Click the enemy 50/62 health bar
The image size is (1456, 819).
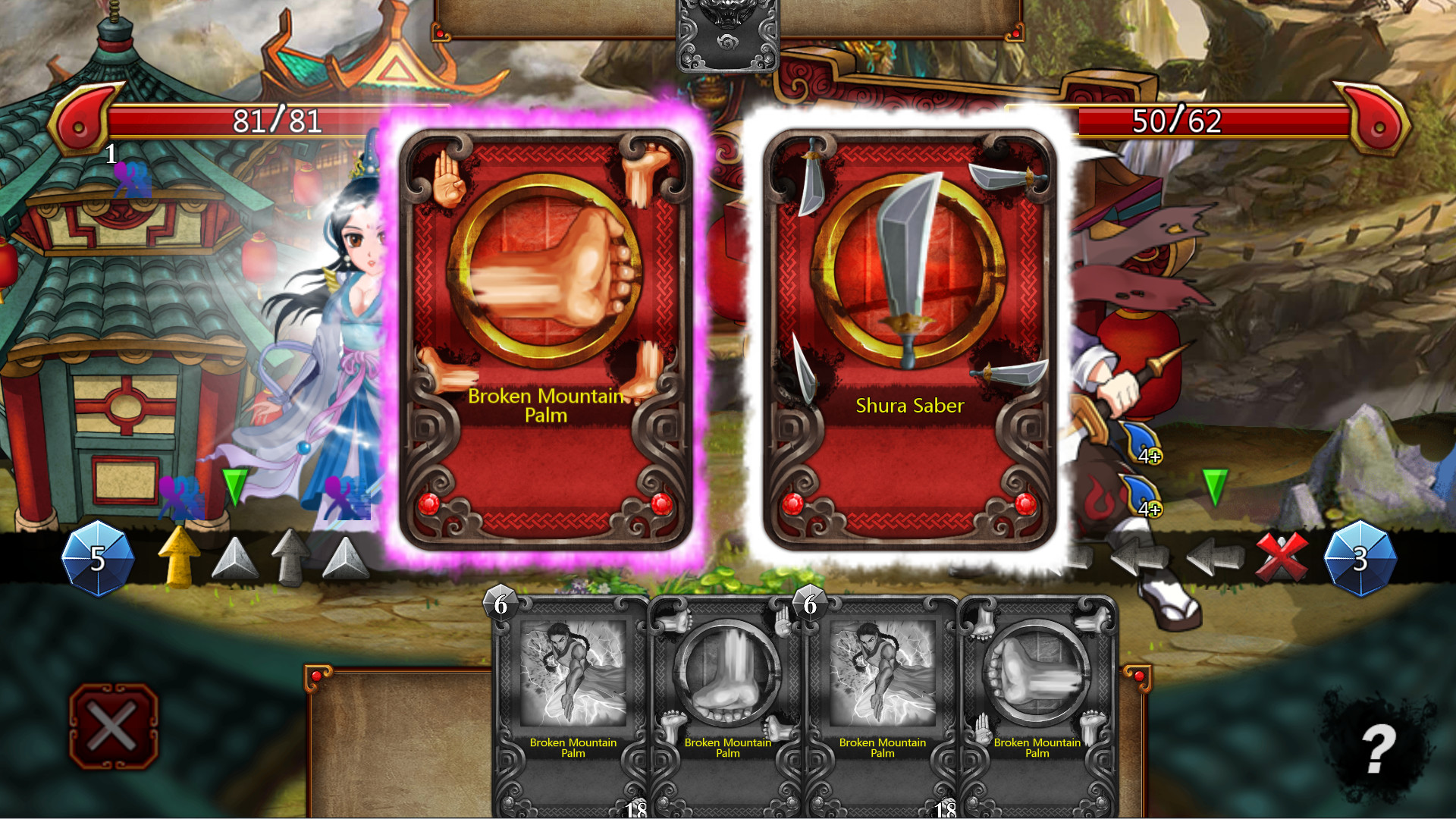1175,118
